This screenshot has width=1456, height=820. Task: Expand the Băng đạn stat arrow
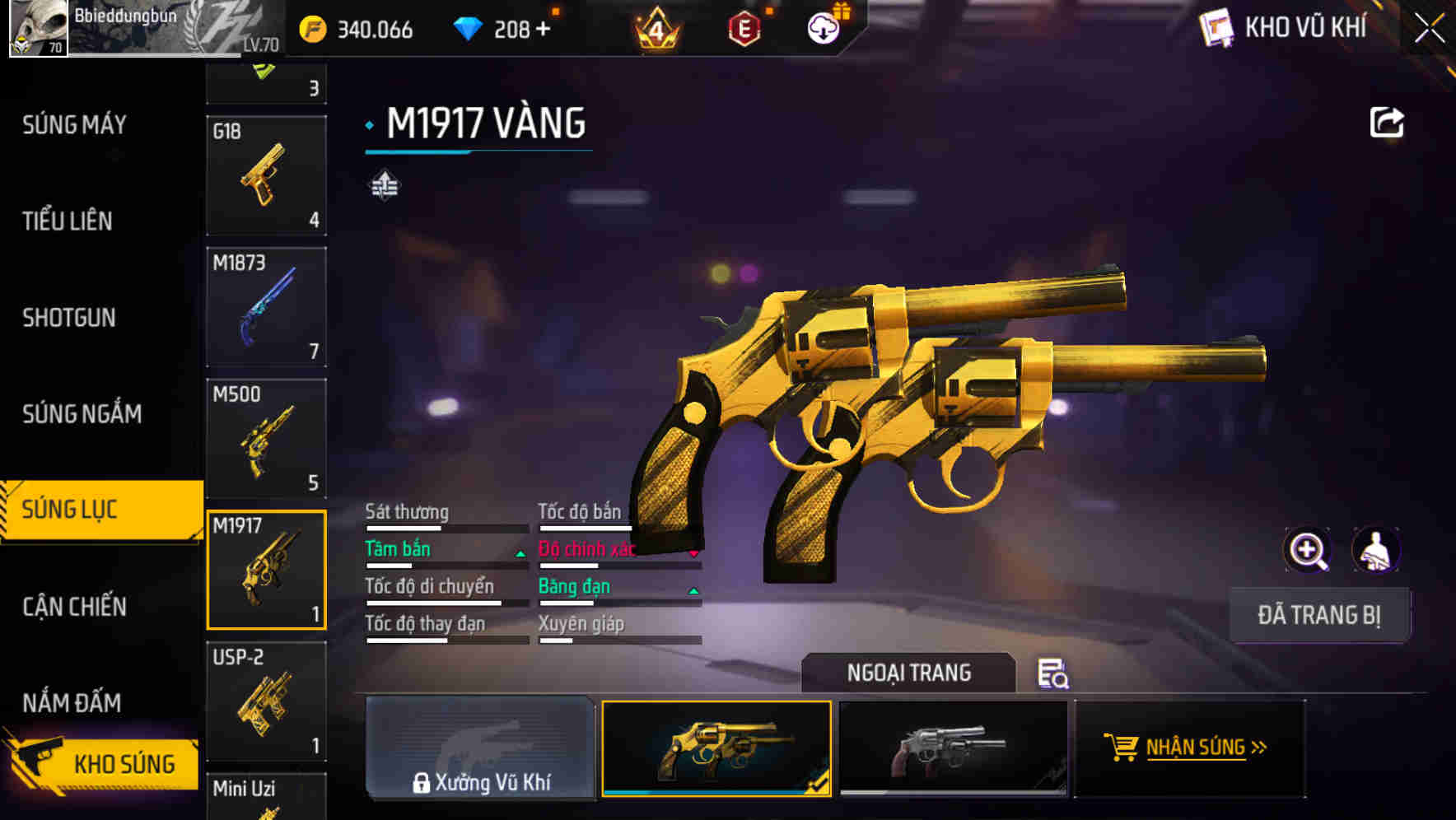coord(694,591)
